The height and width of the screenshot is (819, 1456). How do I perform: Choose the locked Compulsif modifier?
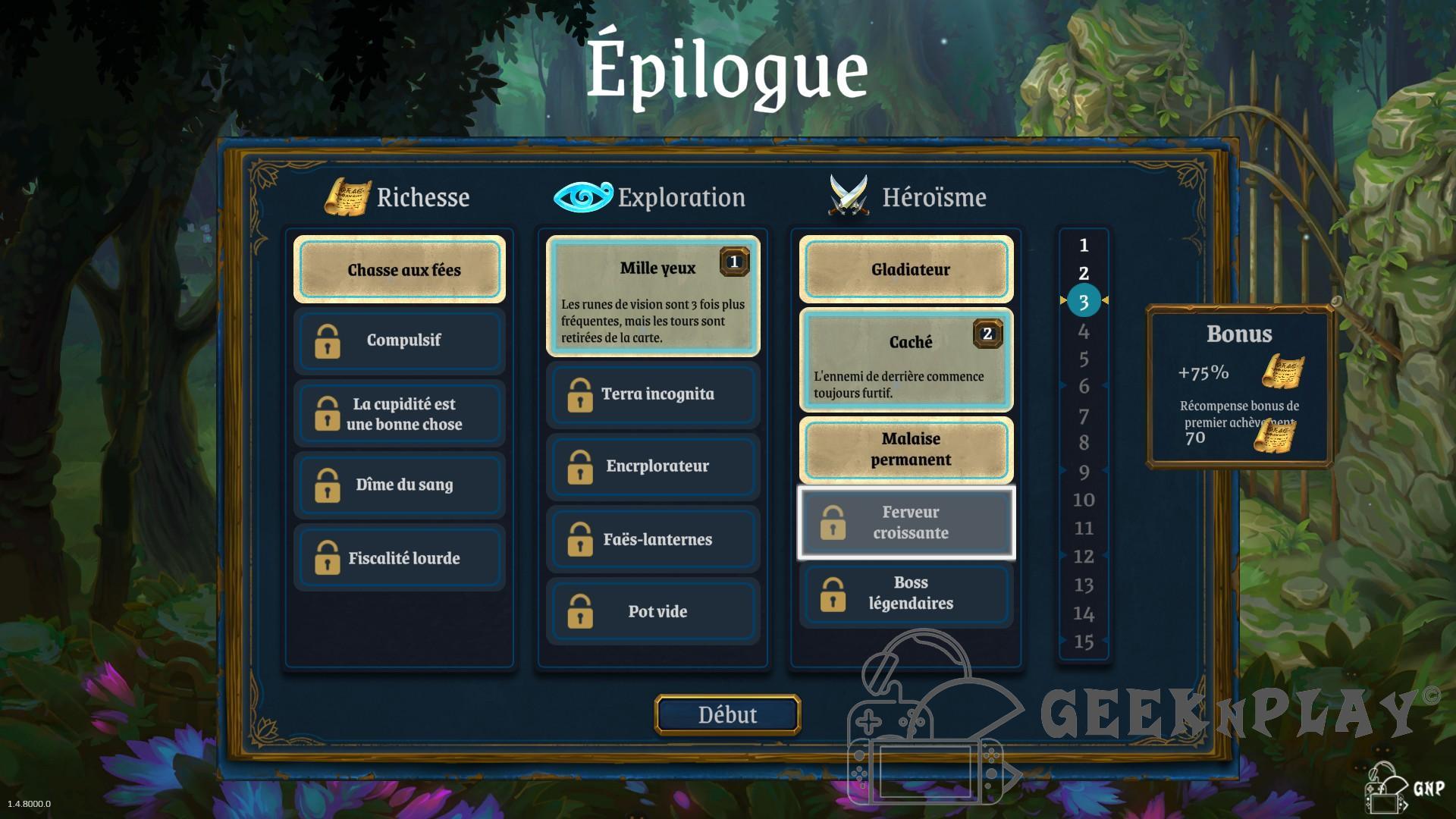(400, 340)
